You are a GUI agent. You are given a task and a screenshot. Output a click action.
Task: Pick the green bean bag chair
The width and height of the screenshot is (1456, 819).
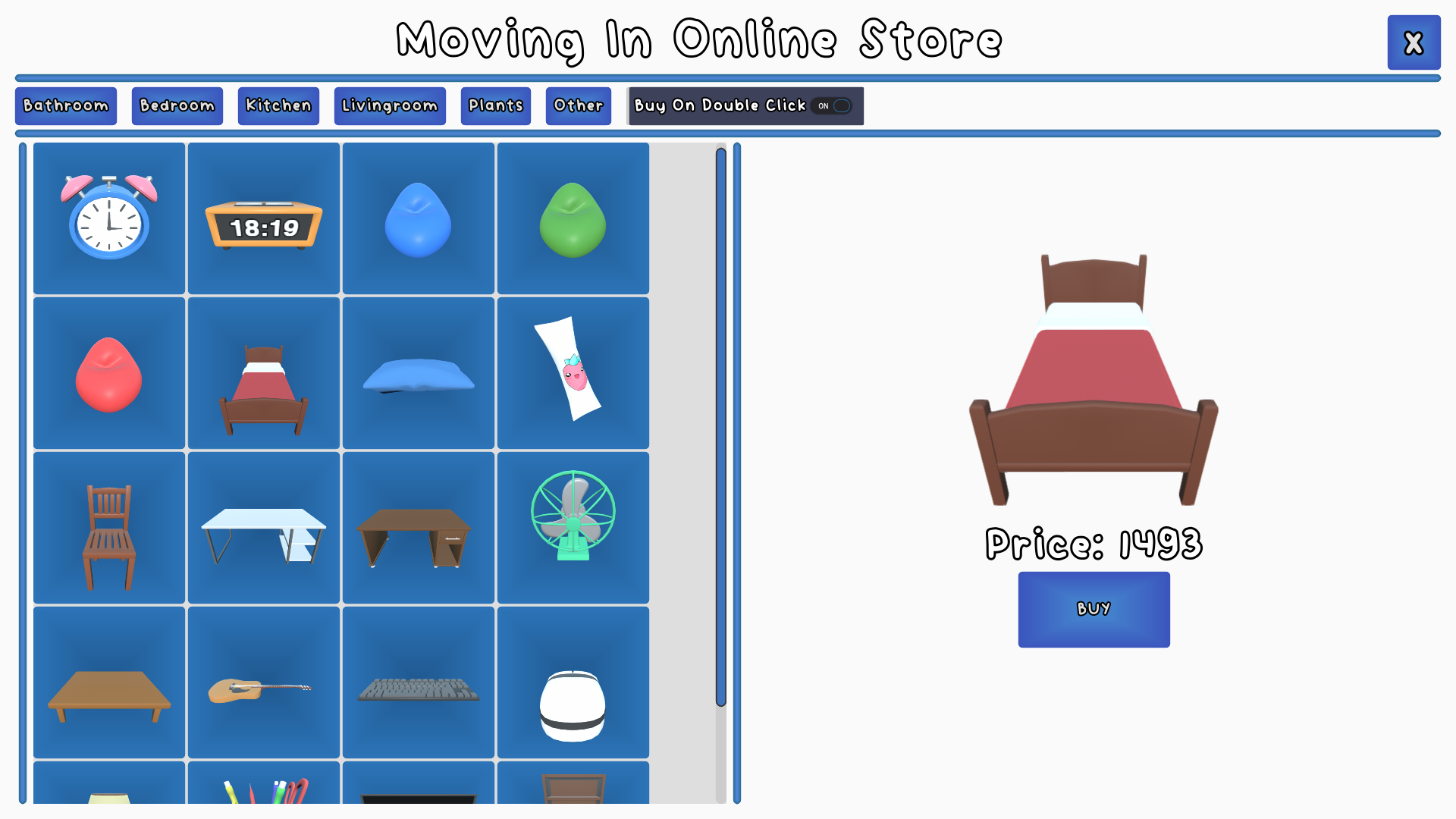click(573, 218)
